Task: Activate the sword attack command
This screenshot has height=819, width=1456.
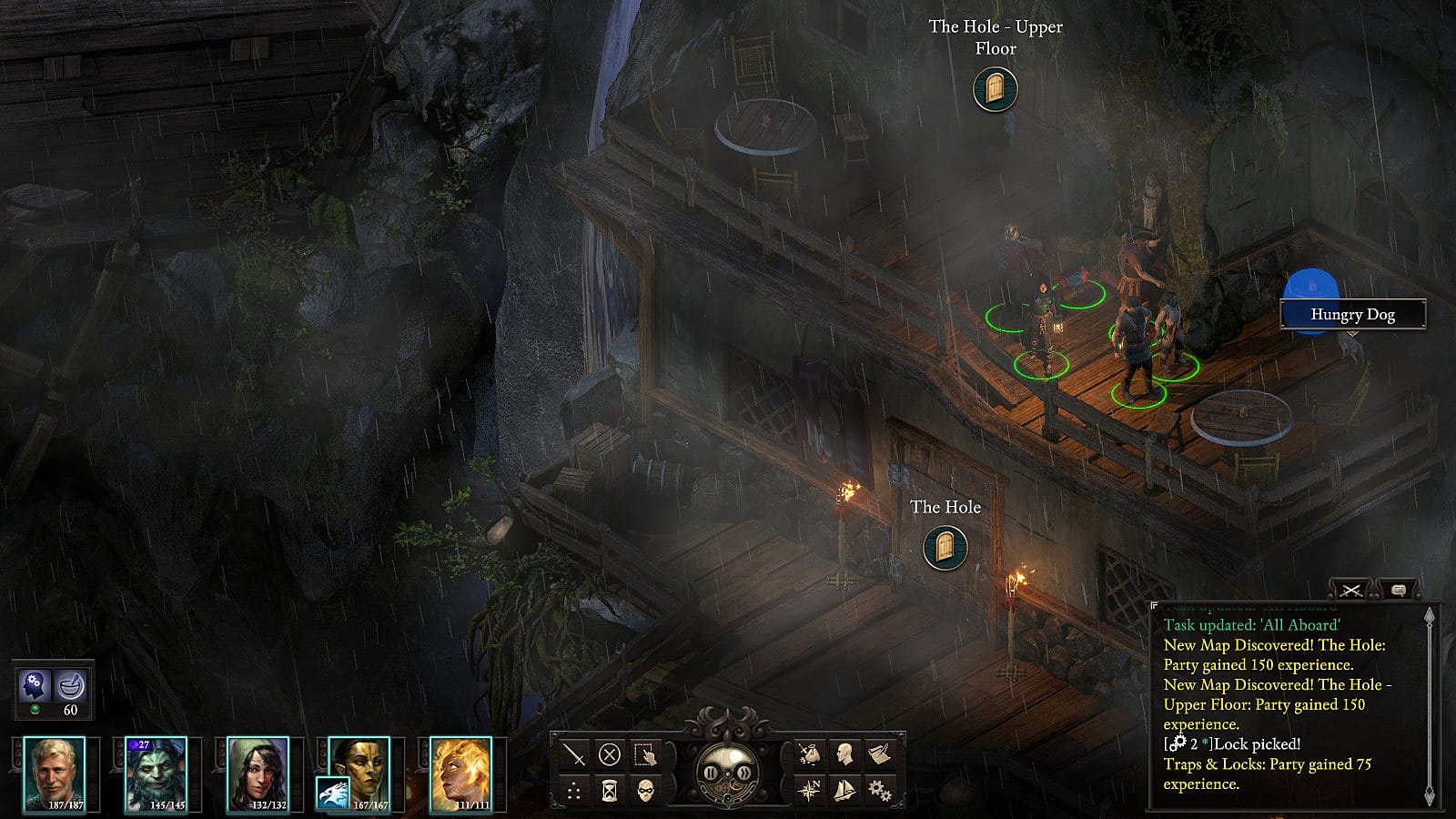Action: point(574,754)
